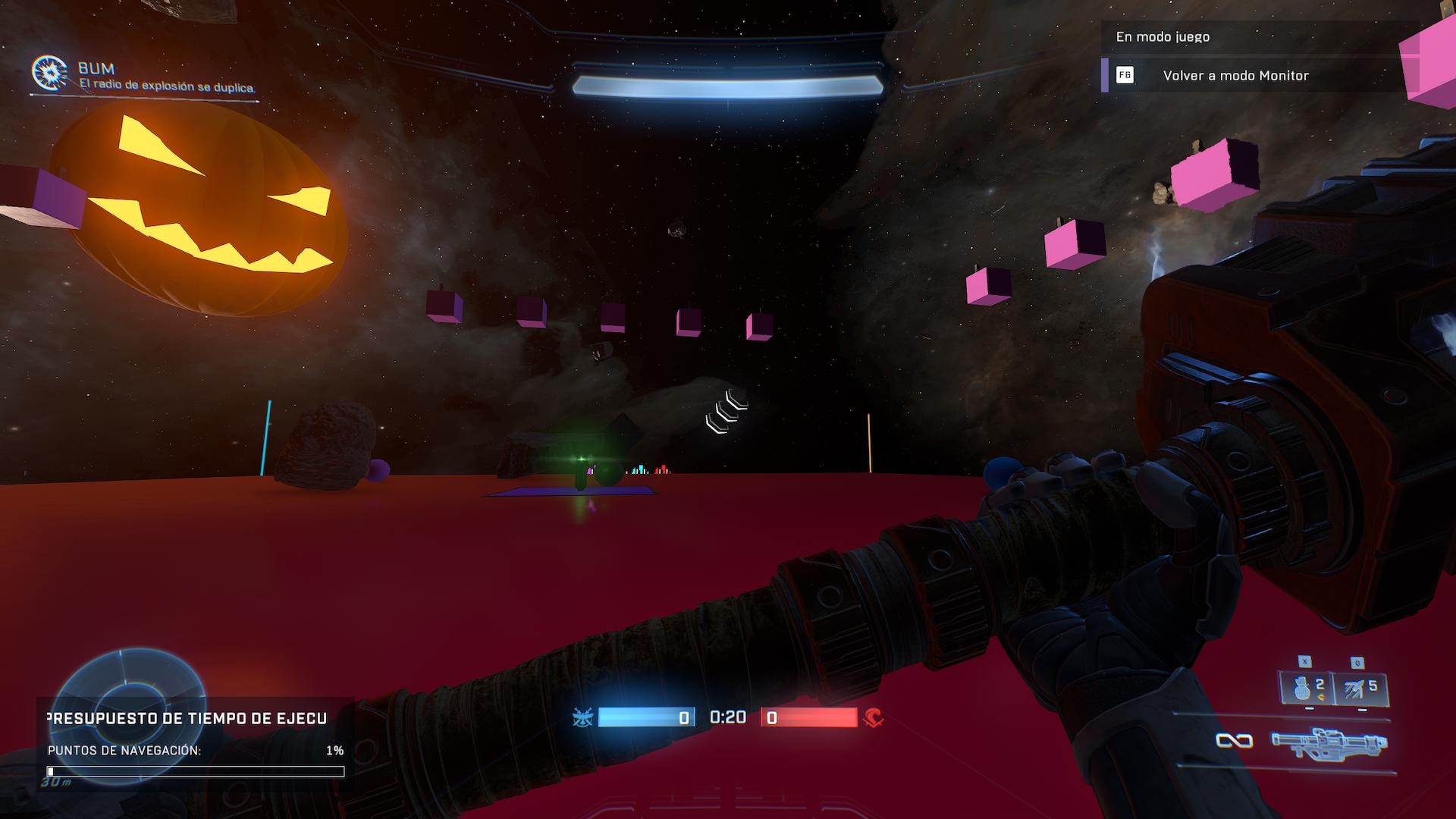The width and height of the screenshot is (1456, 819).
Task: Select Volver a modo Monitor option
Action: (1235, 76)
